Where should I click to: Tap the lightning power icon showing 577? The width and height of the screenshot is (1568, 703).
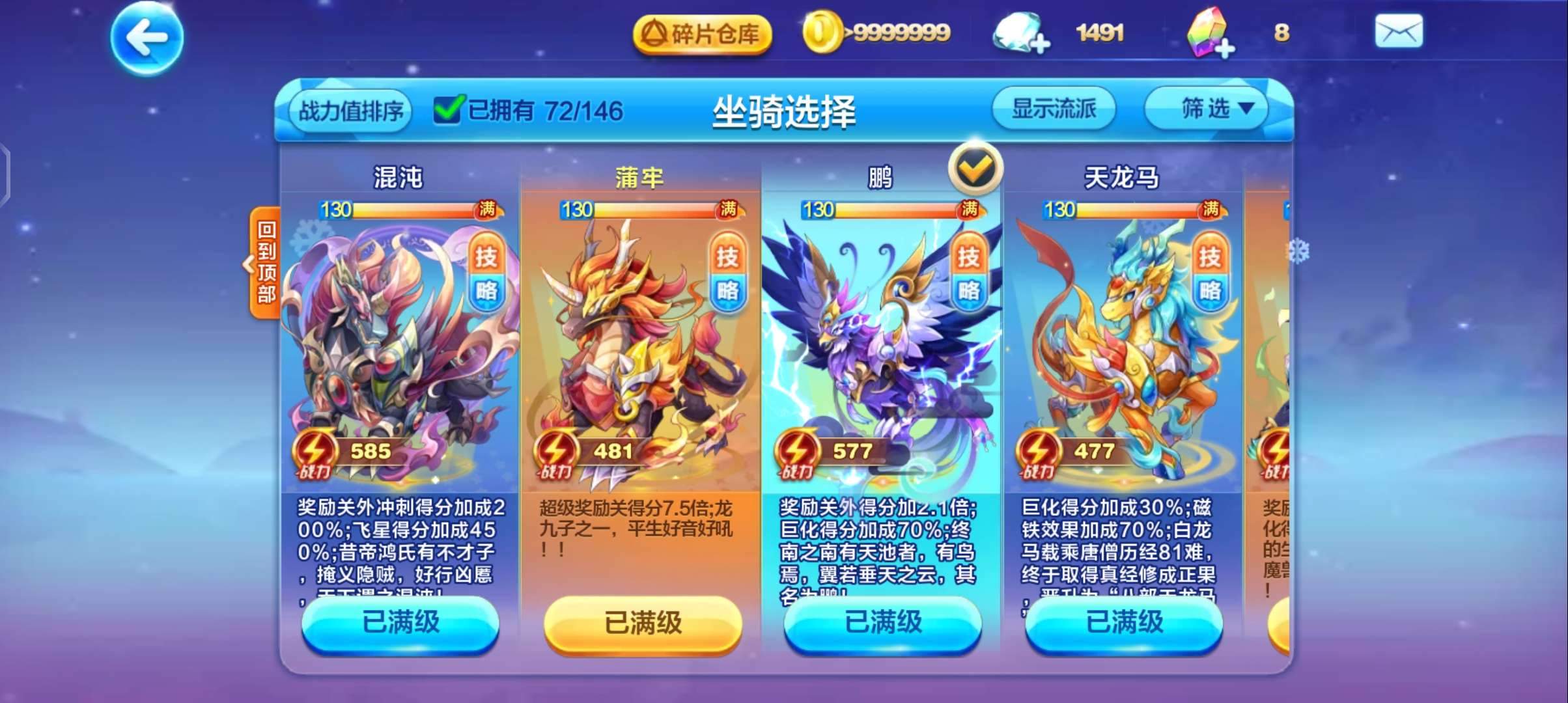798,449
